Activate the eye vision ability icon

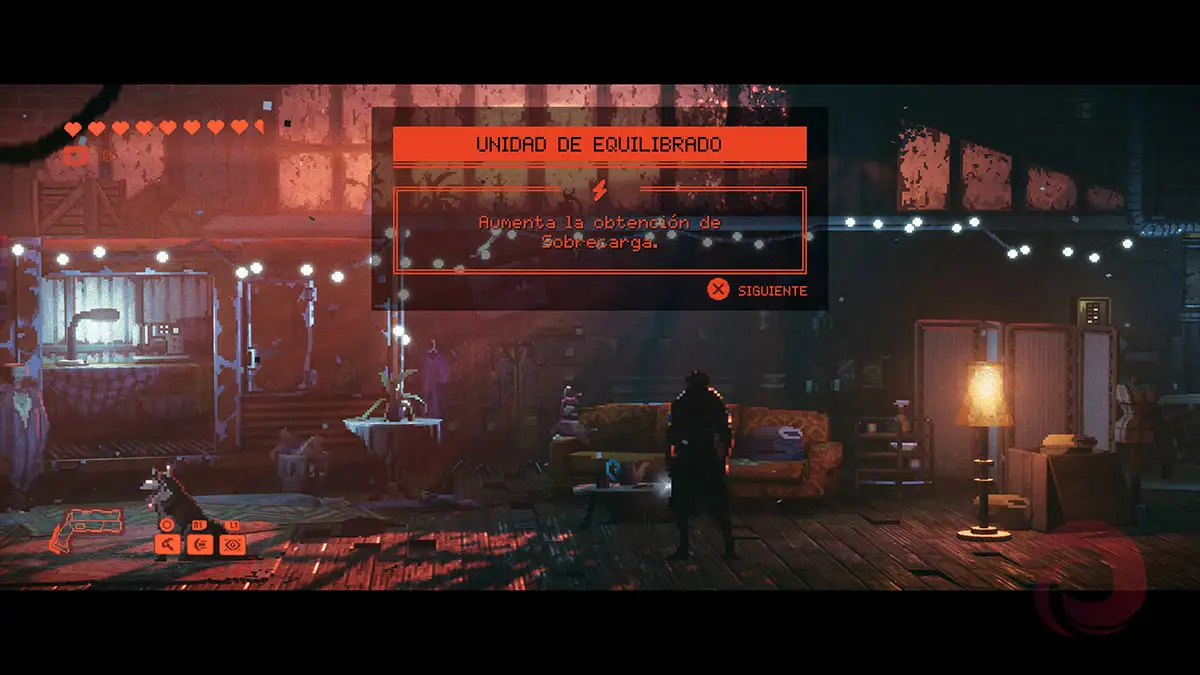233,544
